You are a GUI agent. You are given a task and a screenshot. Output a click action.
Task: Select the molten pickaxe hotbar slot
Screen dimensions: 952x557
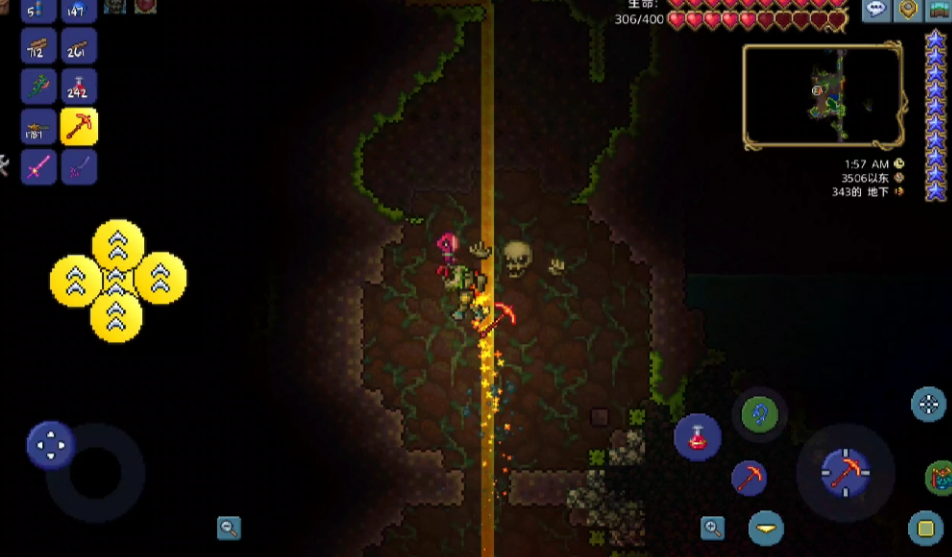79,127
